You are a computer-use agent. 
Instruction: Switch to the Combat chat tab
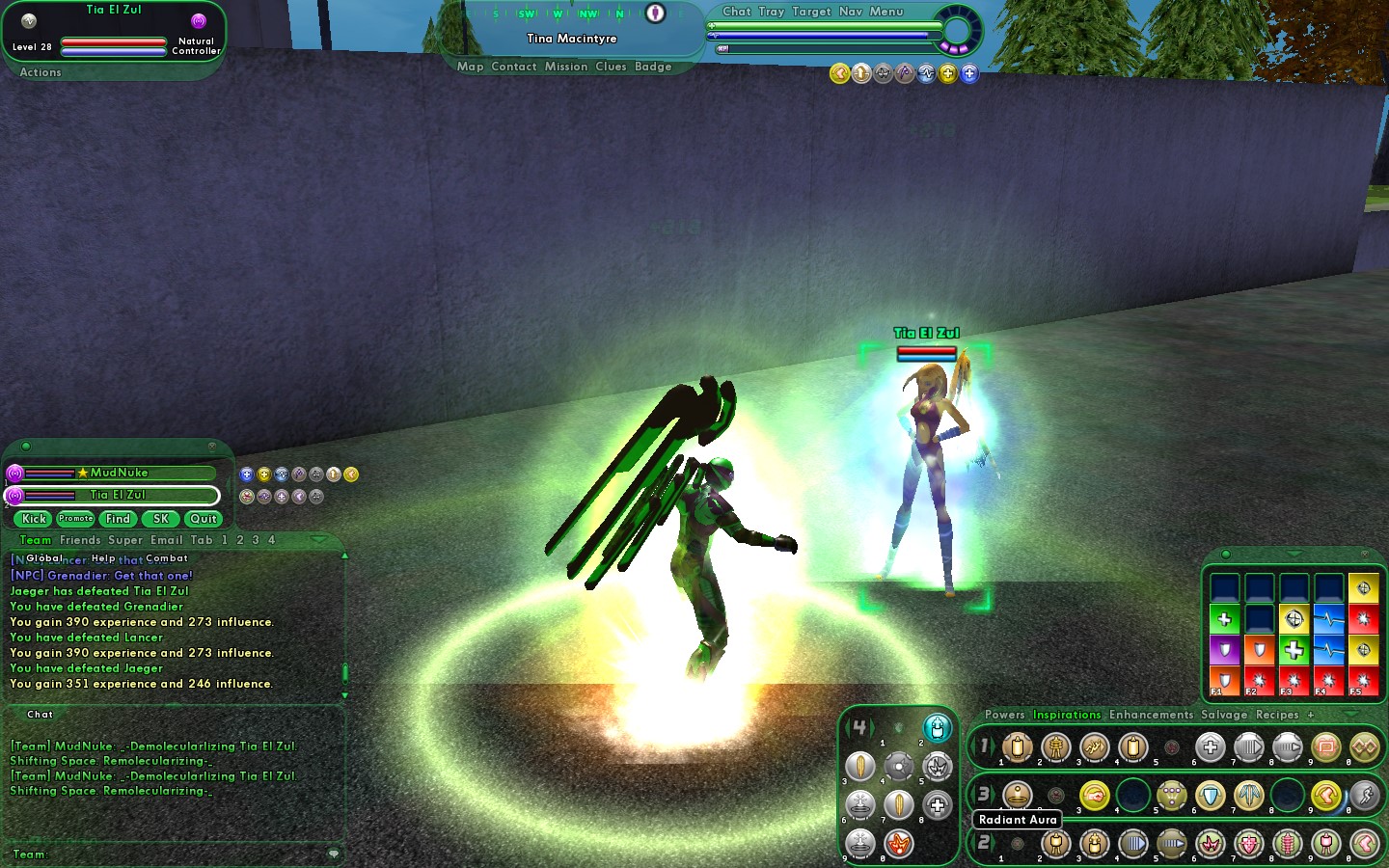coord(167,558)
